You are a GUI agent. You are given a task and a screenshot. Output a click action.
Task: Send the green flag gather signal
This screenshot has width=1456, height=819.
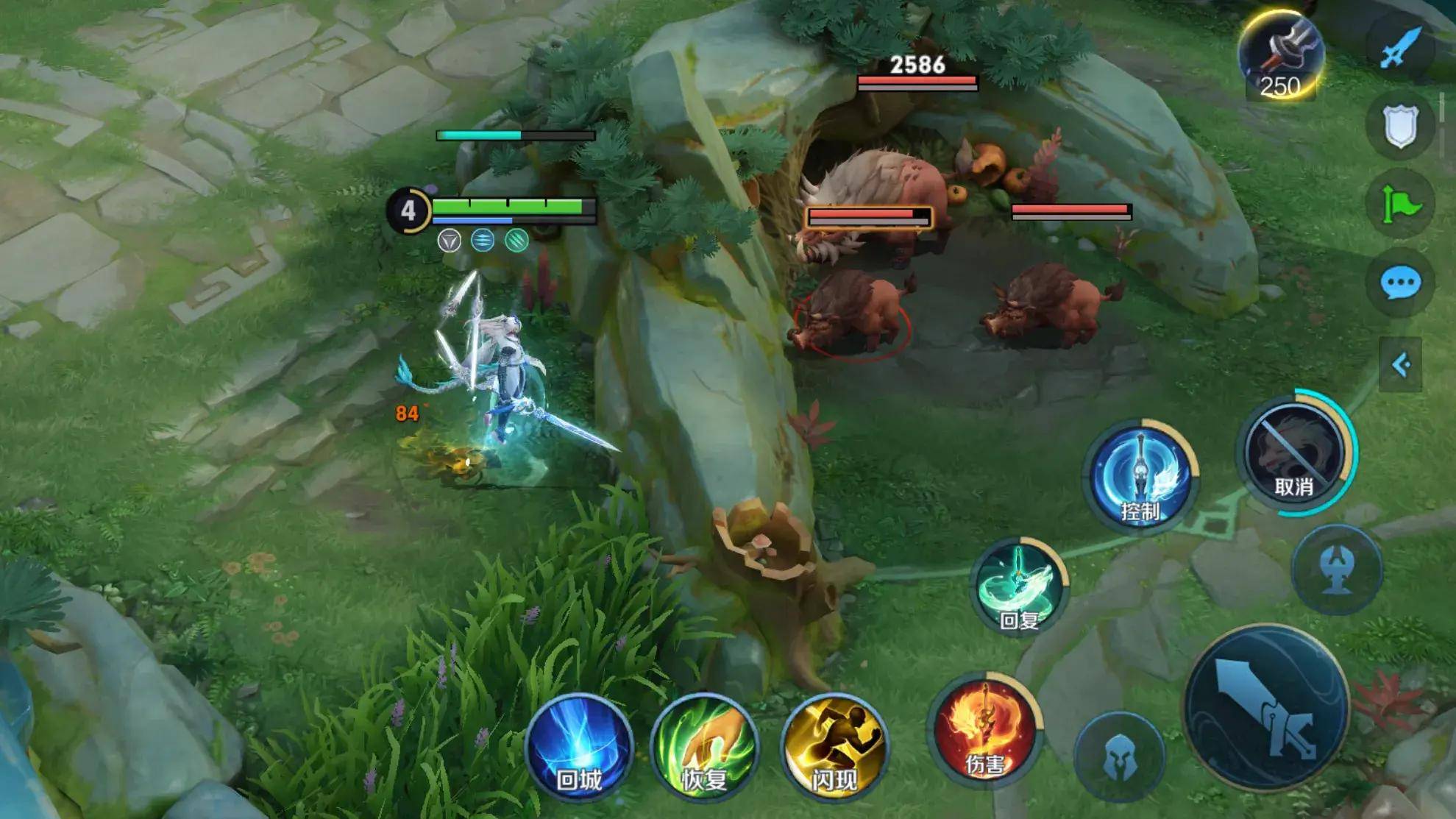(1400, 204)
